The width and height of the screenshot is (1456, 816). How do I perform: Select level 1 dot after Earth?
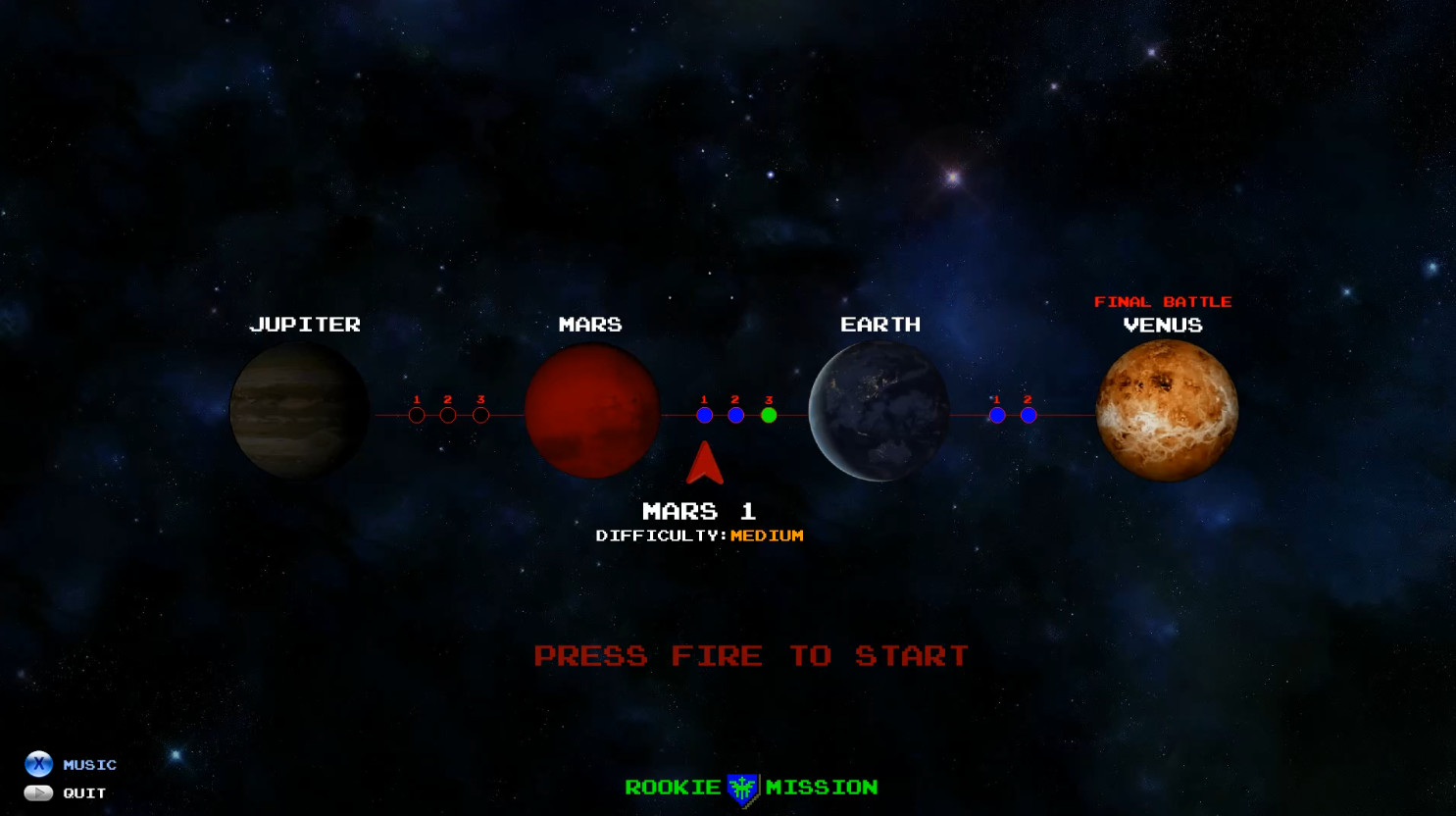point(997,415)
